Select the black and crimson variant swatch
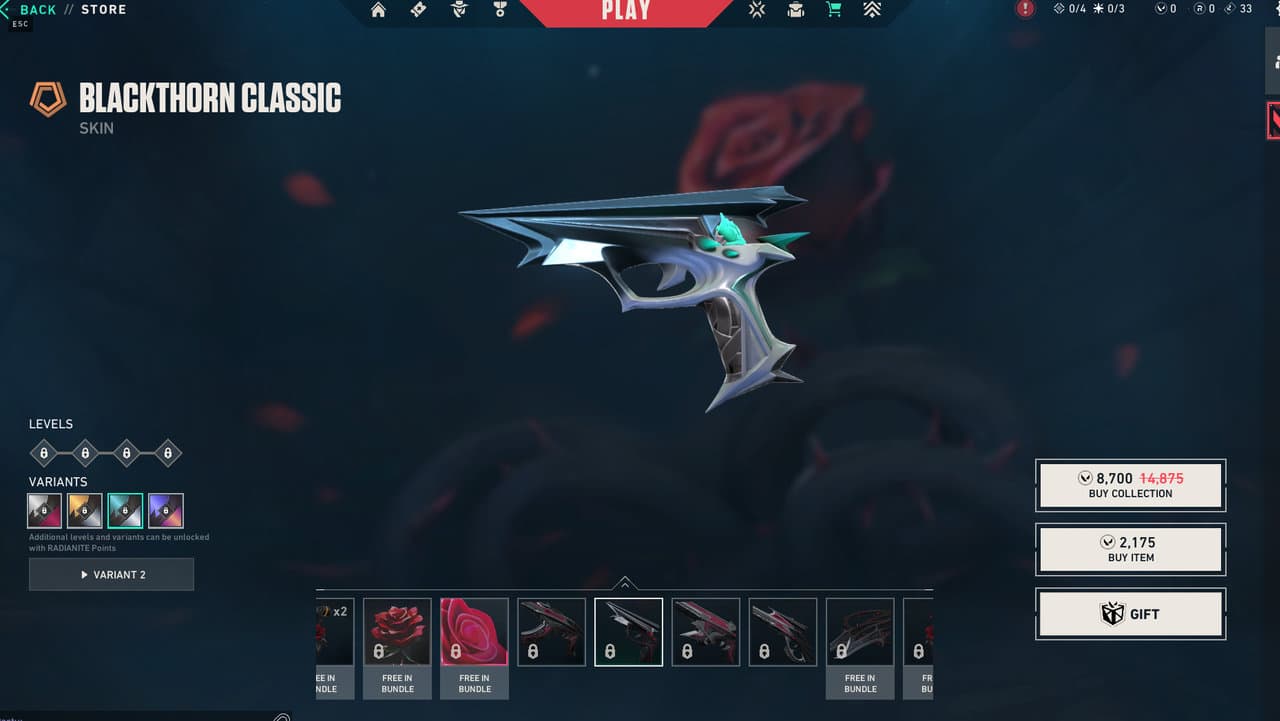This screenshot has height=721, width=1280. [x=44, y=511]
